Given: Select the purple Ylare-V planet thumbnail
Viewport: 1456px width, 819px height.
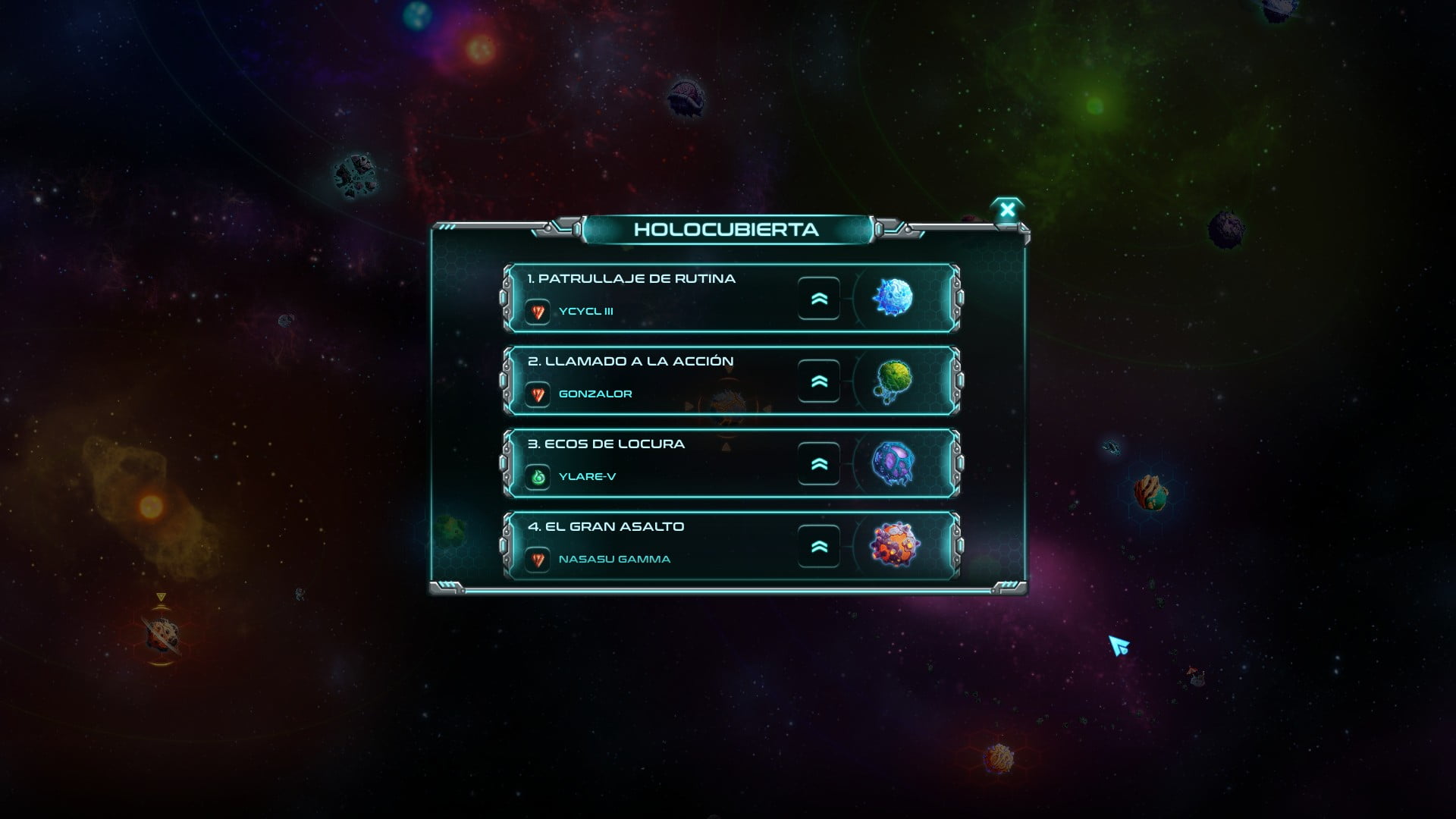Looking at the screenshot, I should pos(893,463).
